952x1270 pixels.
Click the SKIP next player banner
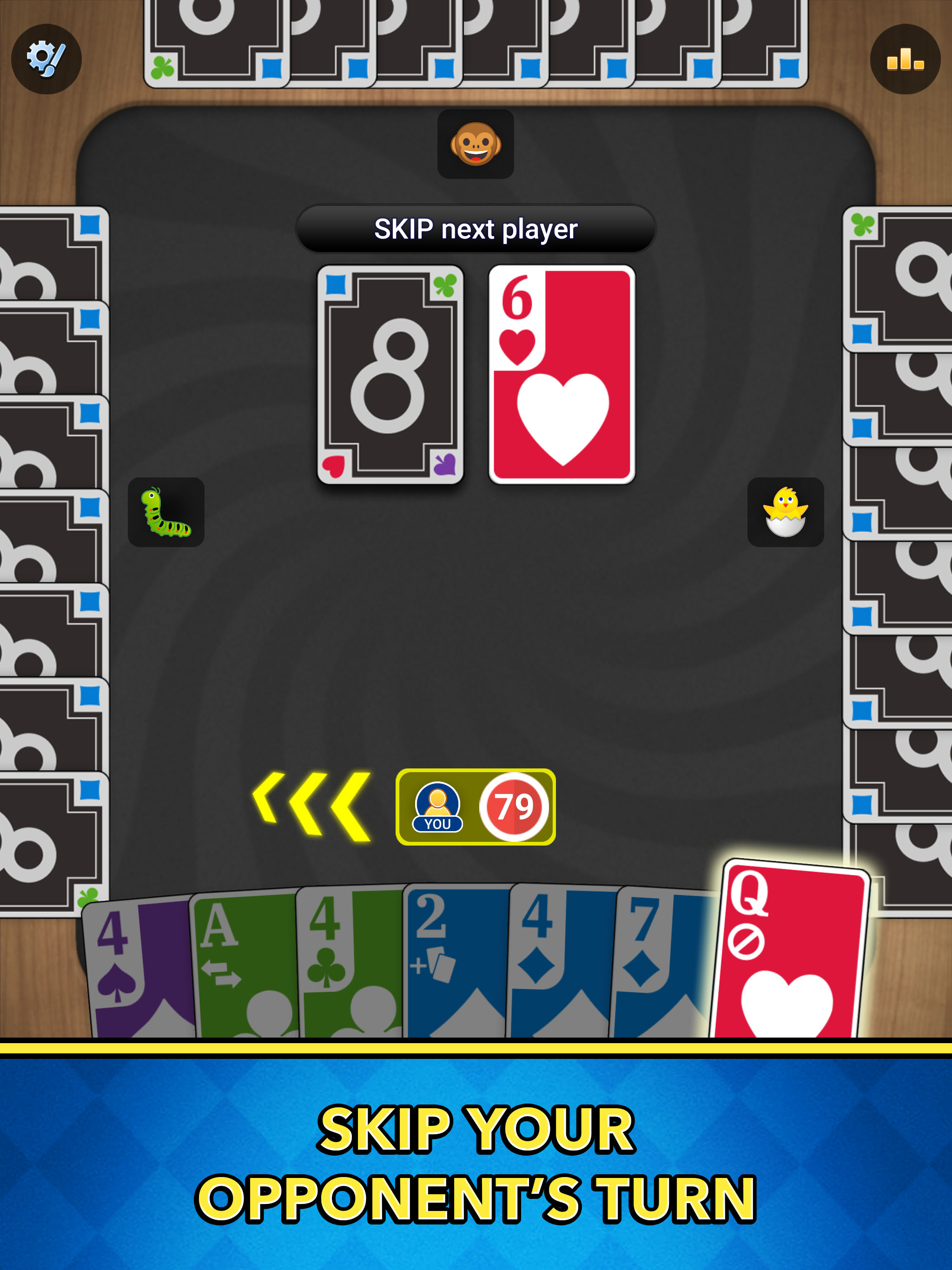476,229
